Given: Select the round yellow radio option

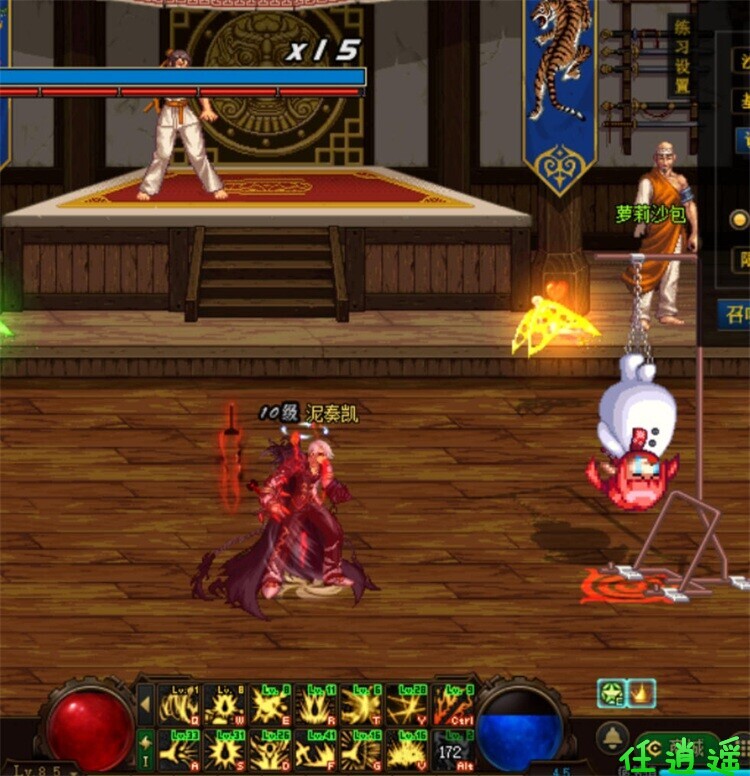Looking at the screenshot, I should click(x=739, y=219).
